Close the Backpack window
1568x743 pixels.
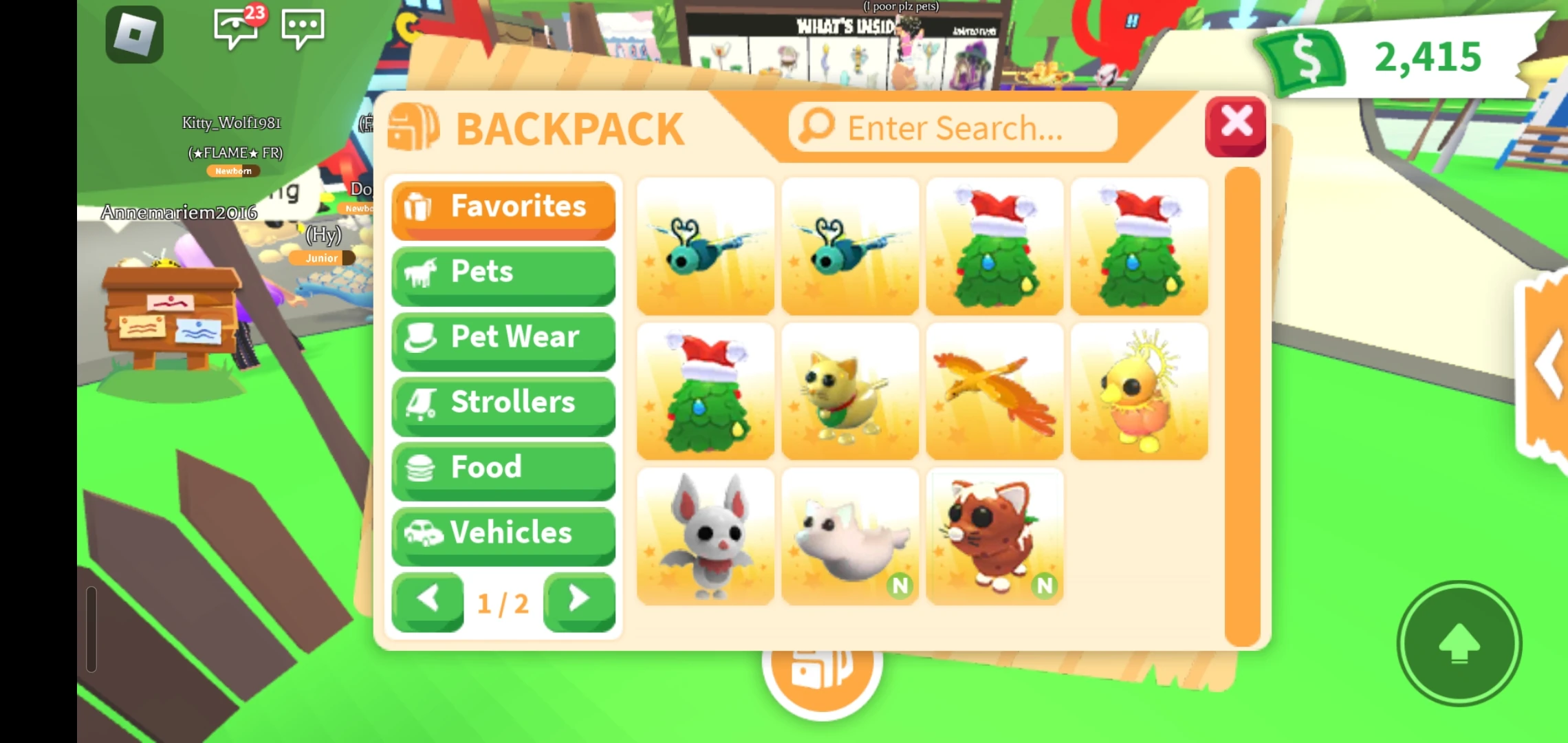tap(1236, 125)
